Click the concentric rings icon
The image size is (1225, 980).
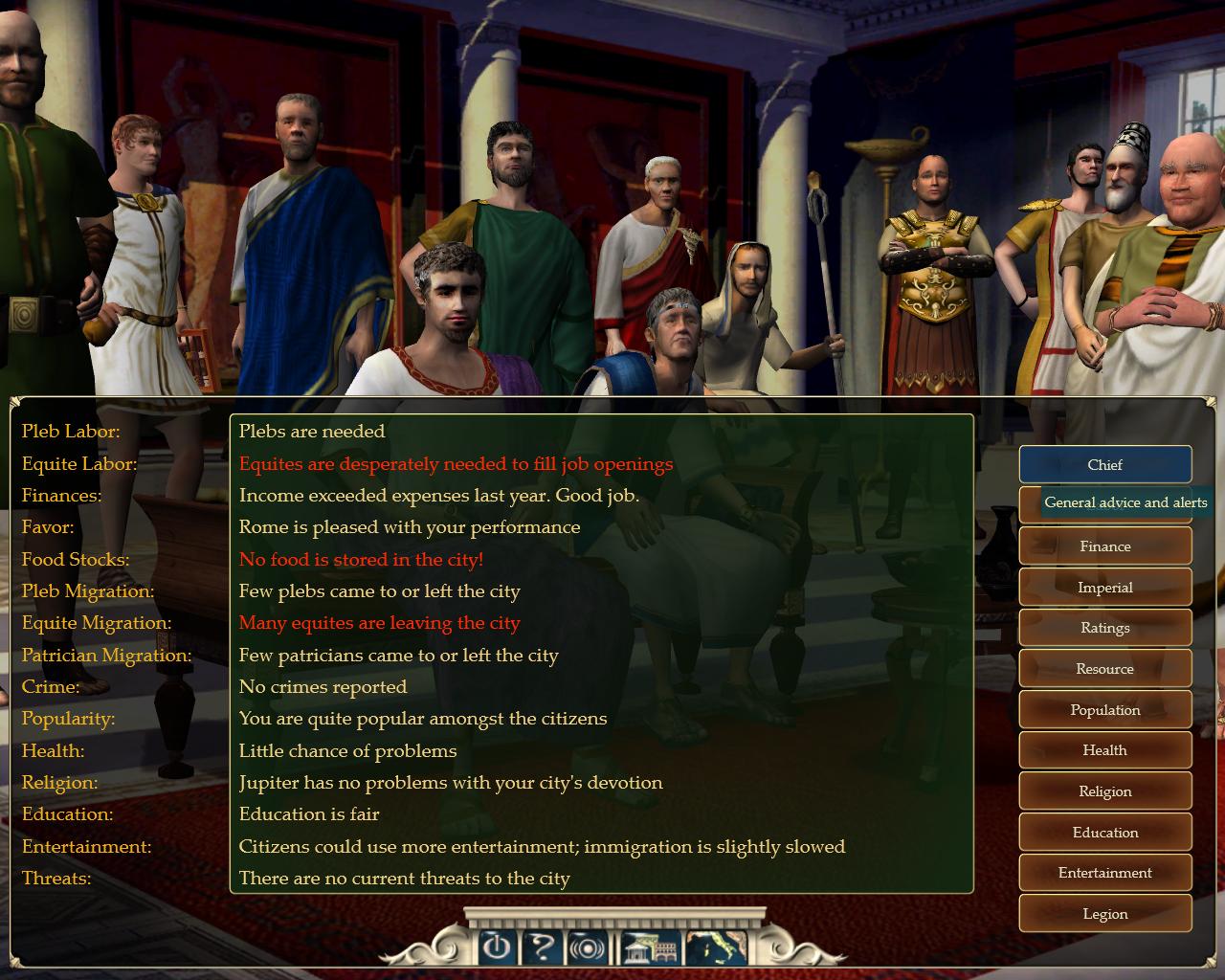[589, 947]
